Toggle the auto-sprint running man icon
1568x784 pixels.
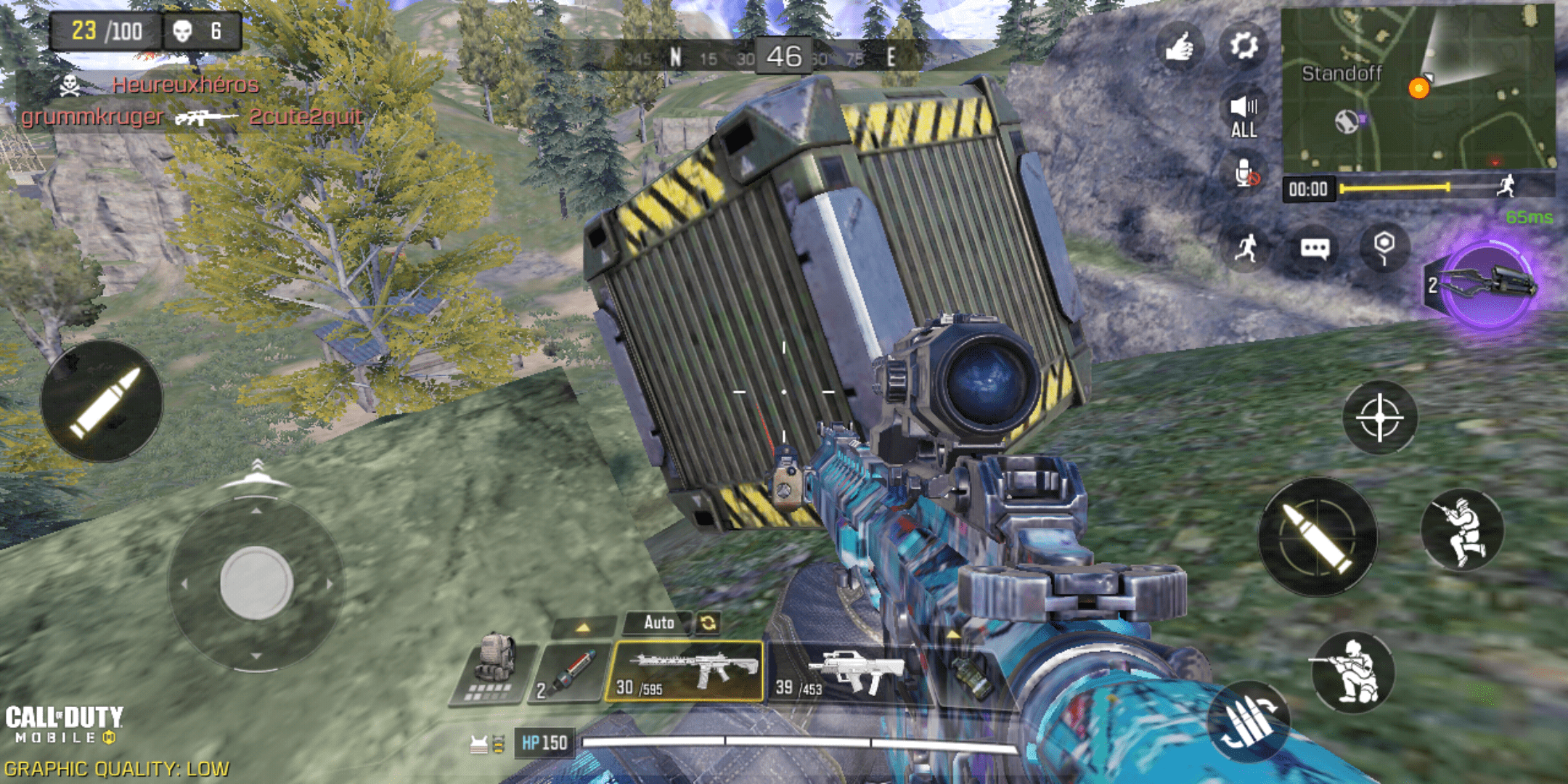1246,248
